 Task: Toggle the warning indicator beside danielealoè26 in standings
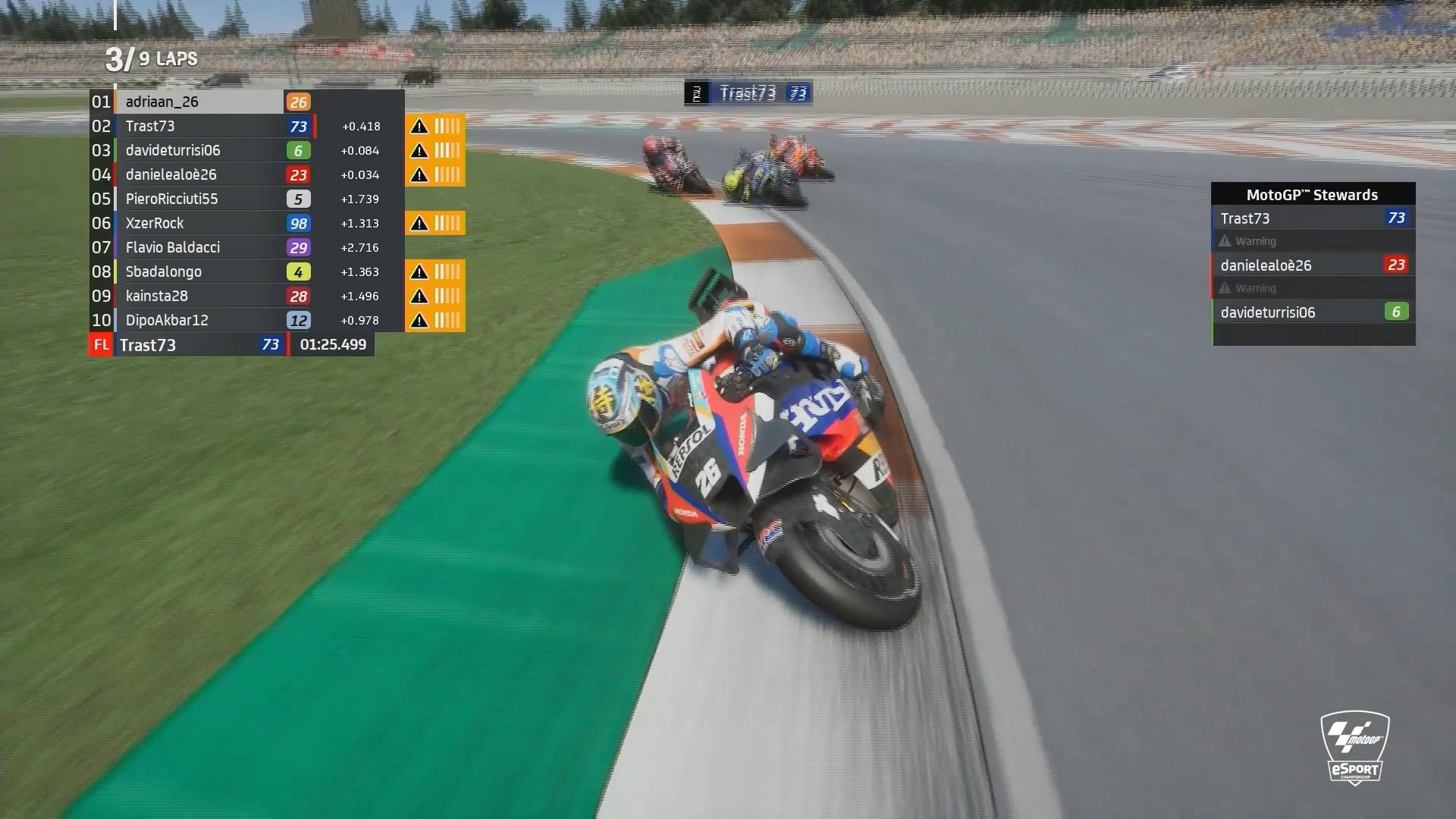418,174
